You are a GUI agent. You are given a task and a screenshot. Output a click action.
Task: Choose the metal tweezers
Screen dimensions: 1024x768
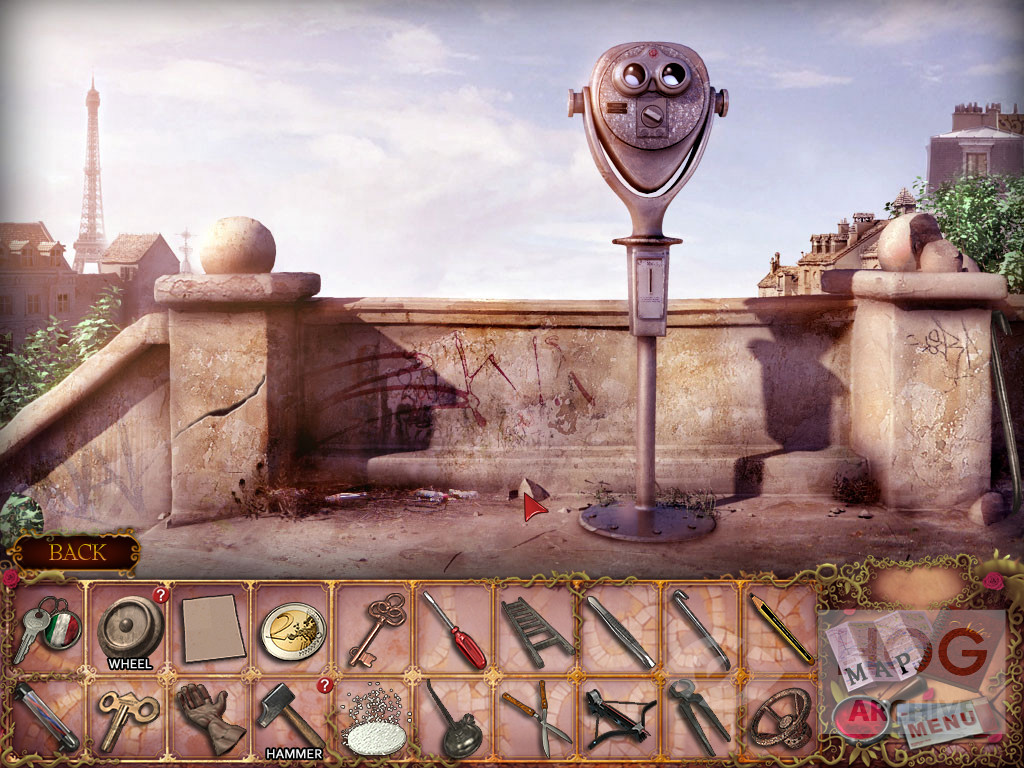pos(620,630)
